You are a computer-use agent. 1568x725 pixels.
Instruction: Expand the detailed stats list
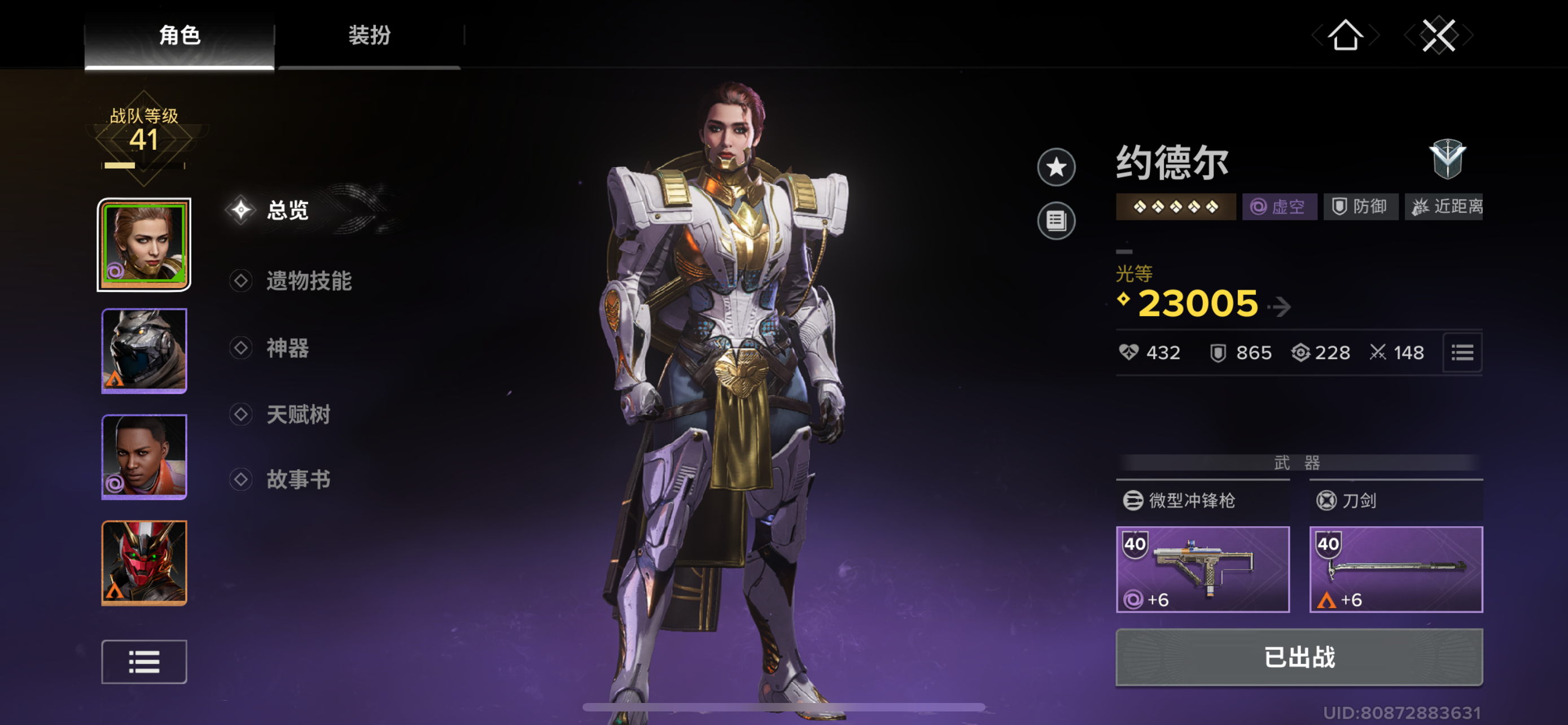(1462, 352)
